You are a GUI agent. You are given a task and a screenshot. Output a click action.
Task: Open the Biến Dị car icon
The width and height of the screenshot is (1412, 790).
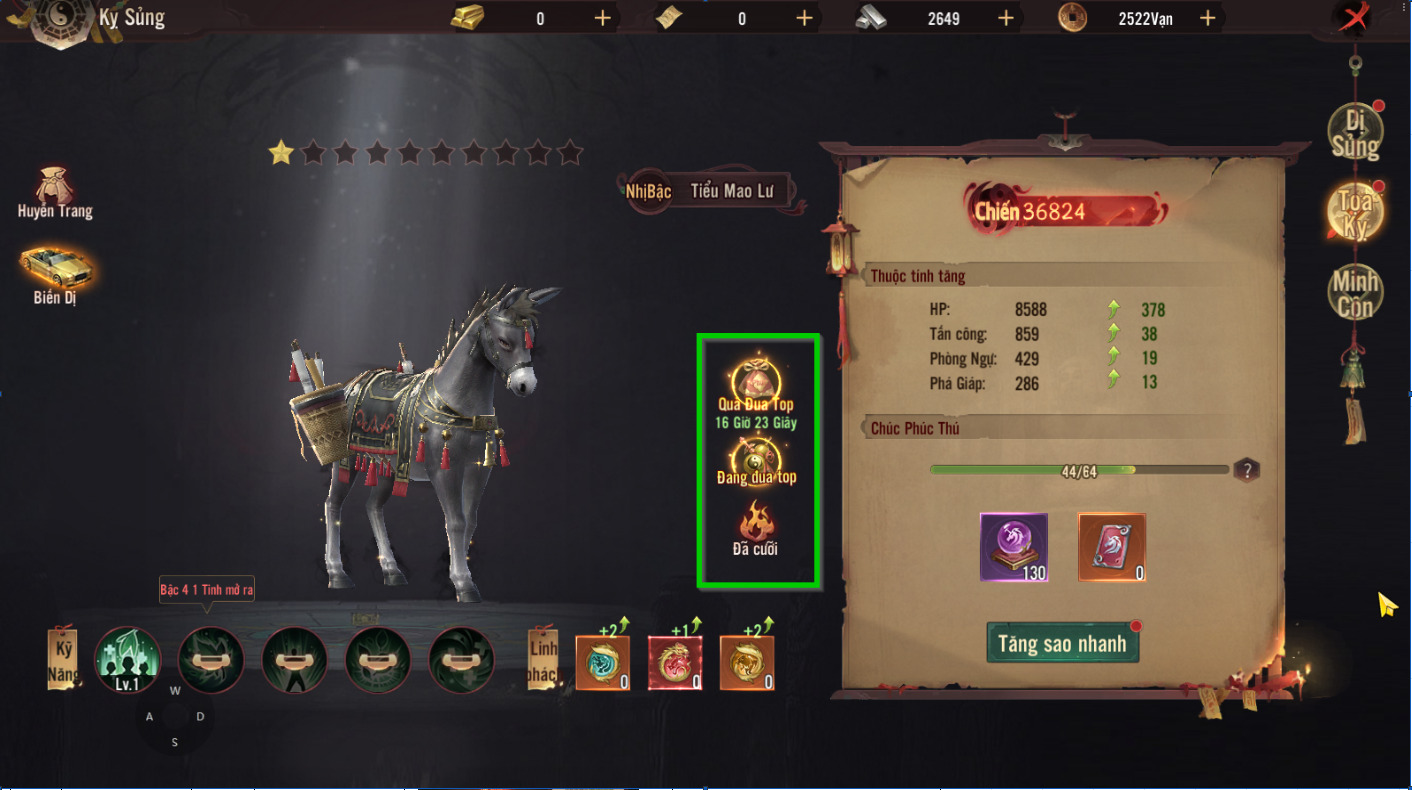point(55,272)
